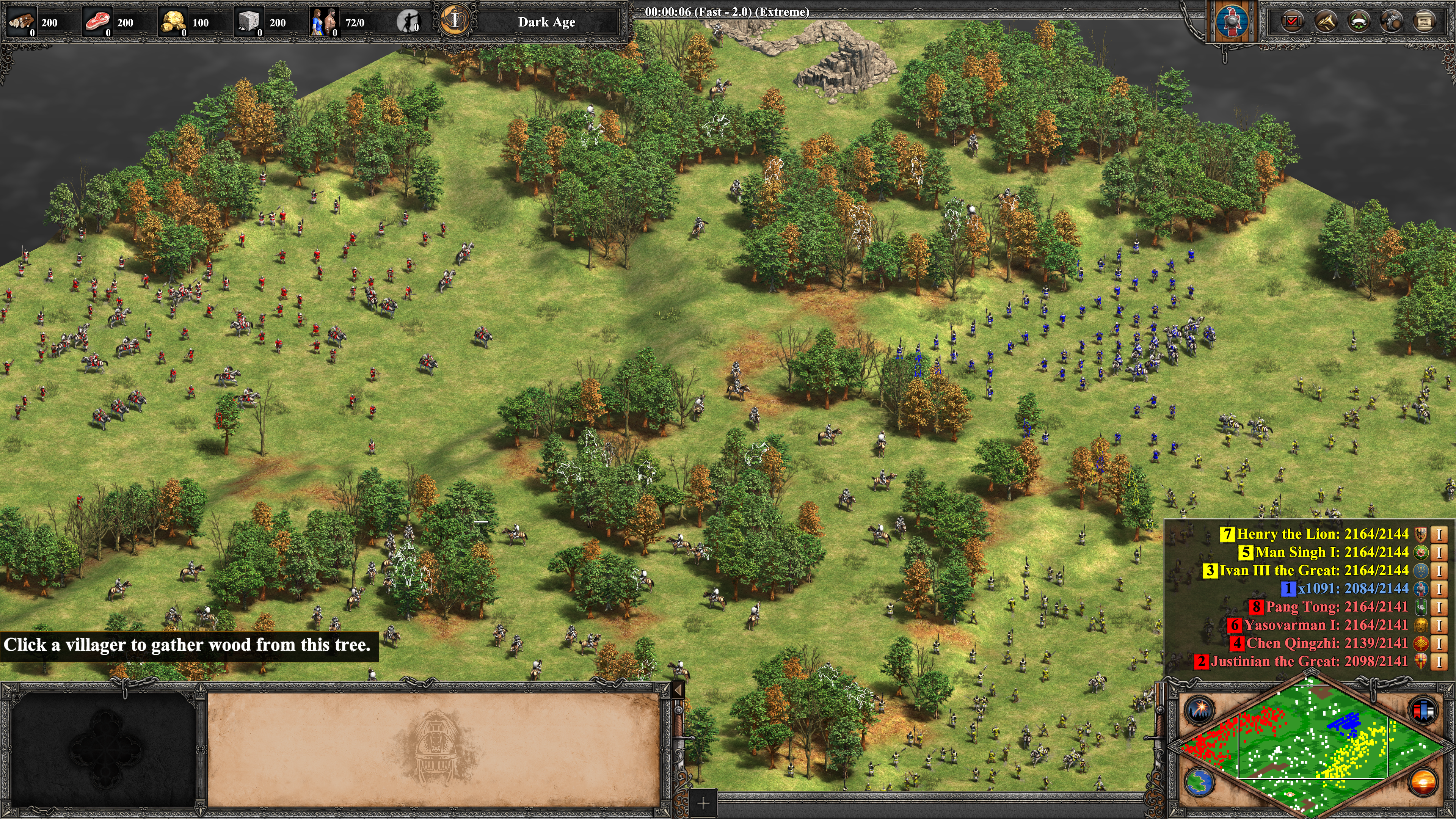Switch the minimap to terrain globe mode
This screenshot has width=1456, height=819.
(x=1199, y=782)
